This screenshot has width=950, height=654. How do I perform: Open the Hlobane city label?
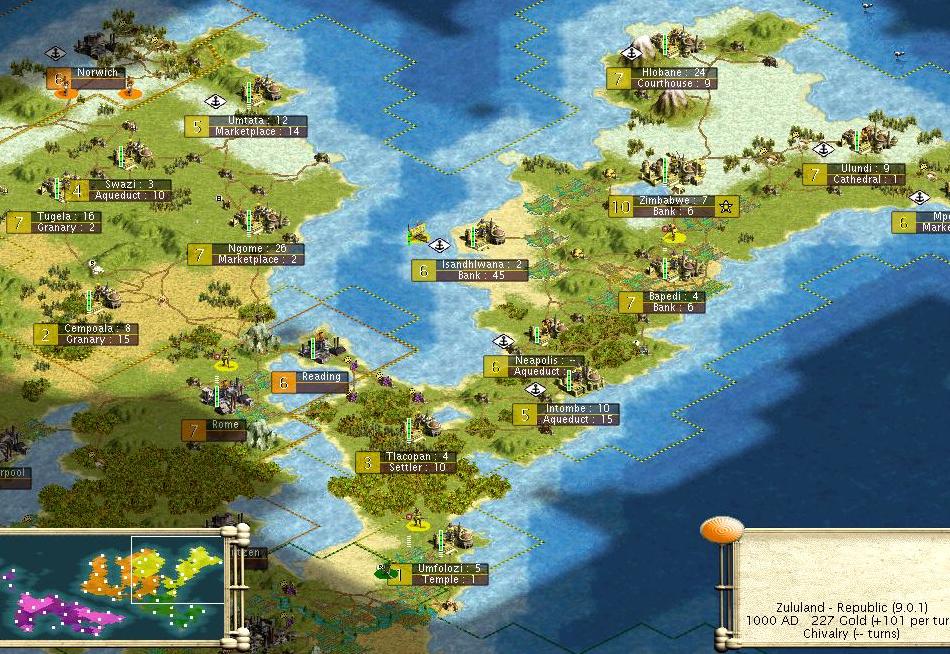[672, 78]
